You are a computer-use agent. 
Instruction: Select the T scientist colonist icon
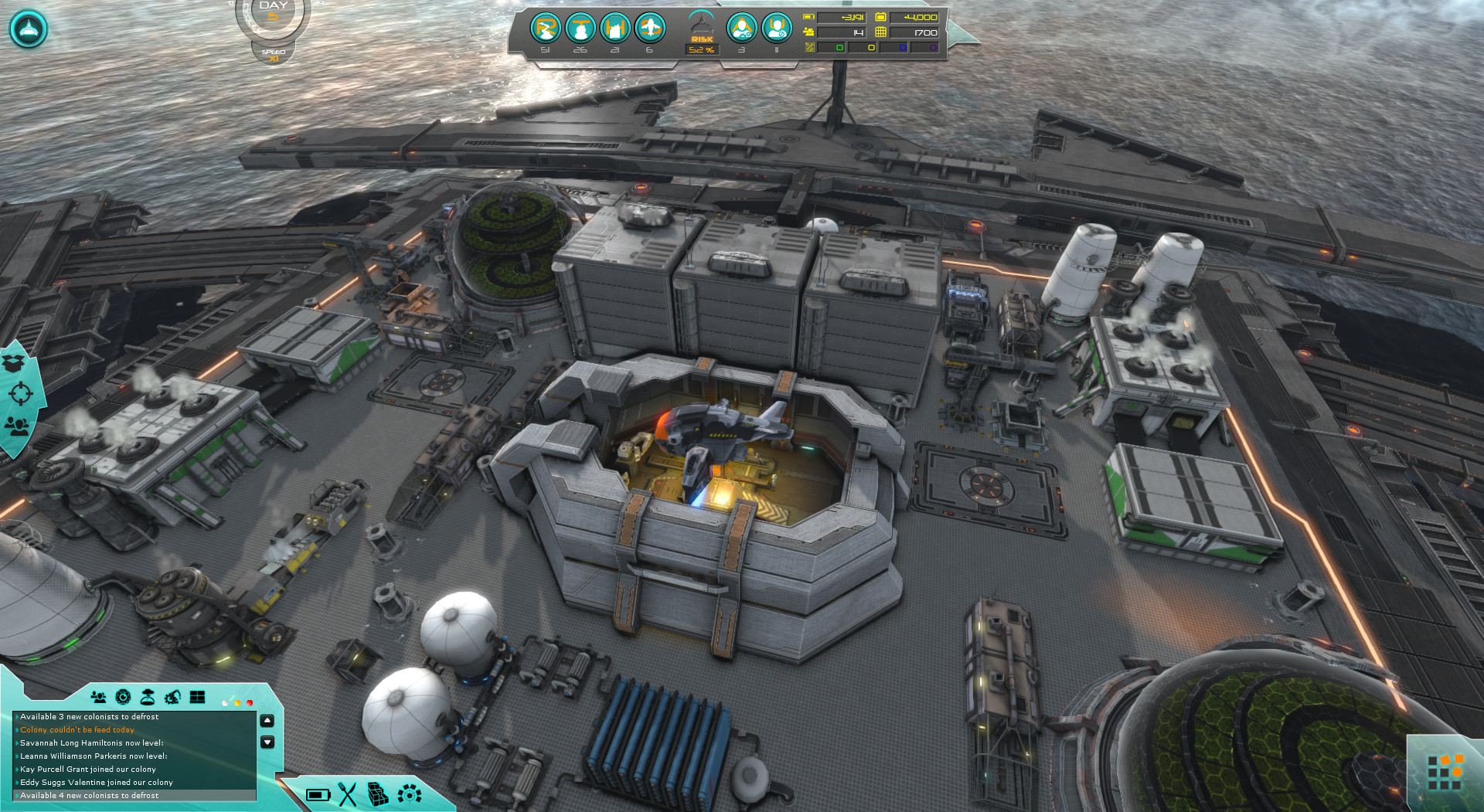tap(580, 29)
